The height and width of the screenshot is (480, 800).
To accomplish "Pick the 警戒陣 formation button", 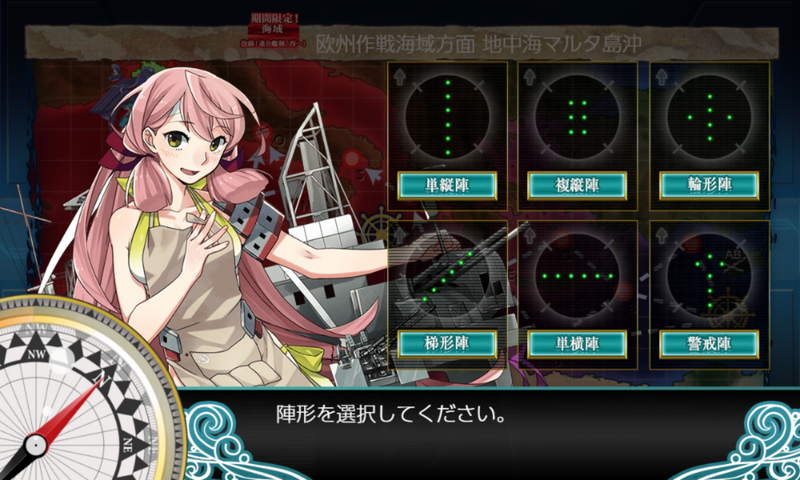I will [709, 343].
